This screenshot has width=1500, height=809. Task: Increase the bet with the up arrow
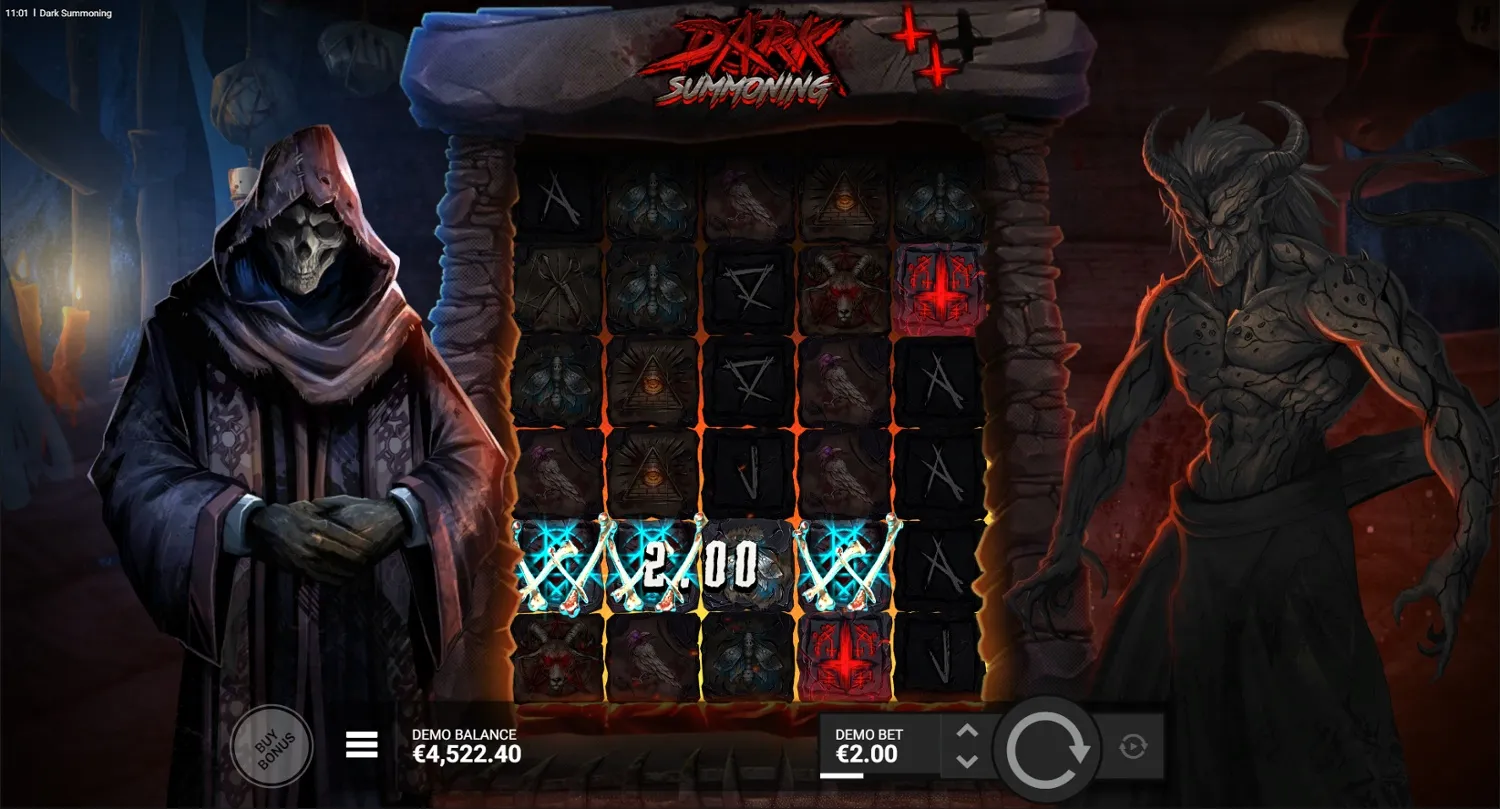966,730
